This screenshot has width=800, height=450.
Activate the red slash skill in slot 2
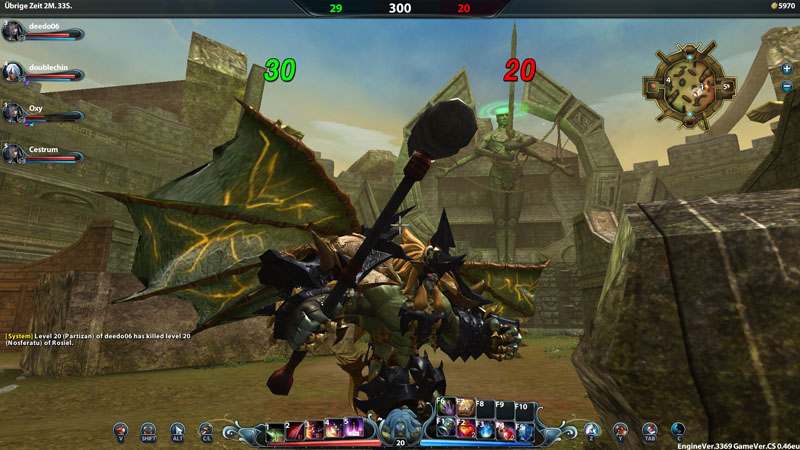pyautogui.click(x=294, y=430)
